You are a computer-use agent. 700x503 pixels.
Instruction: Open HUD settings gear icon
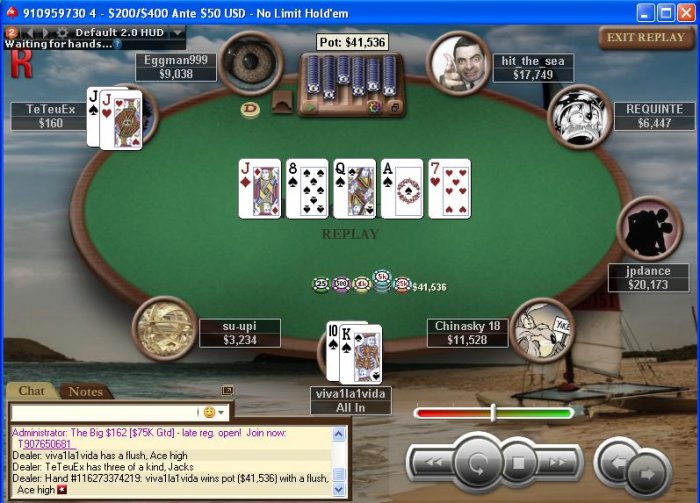pyautogui.click(x=63, y=32)
